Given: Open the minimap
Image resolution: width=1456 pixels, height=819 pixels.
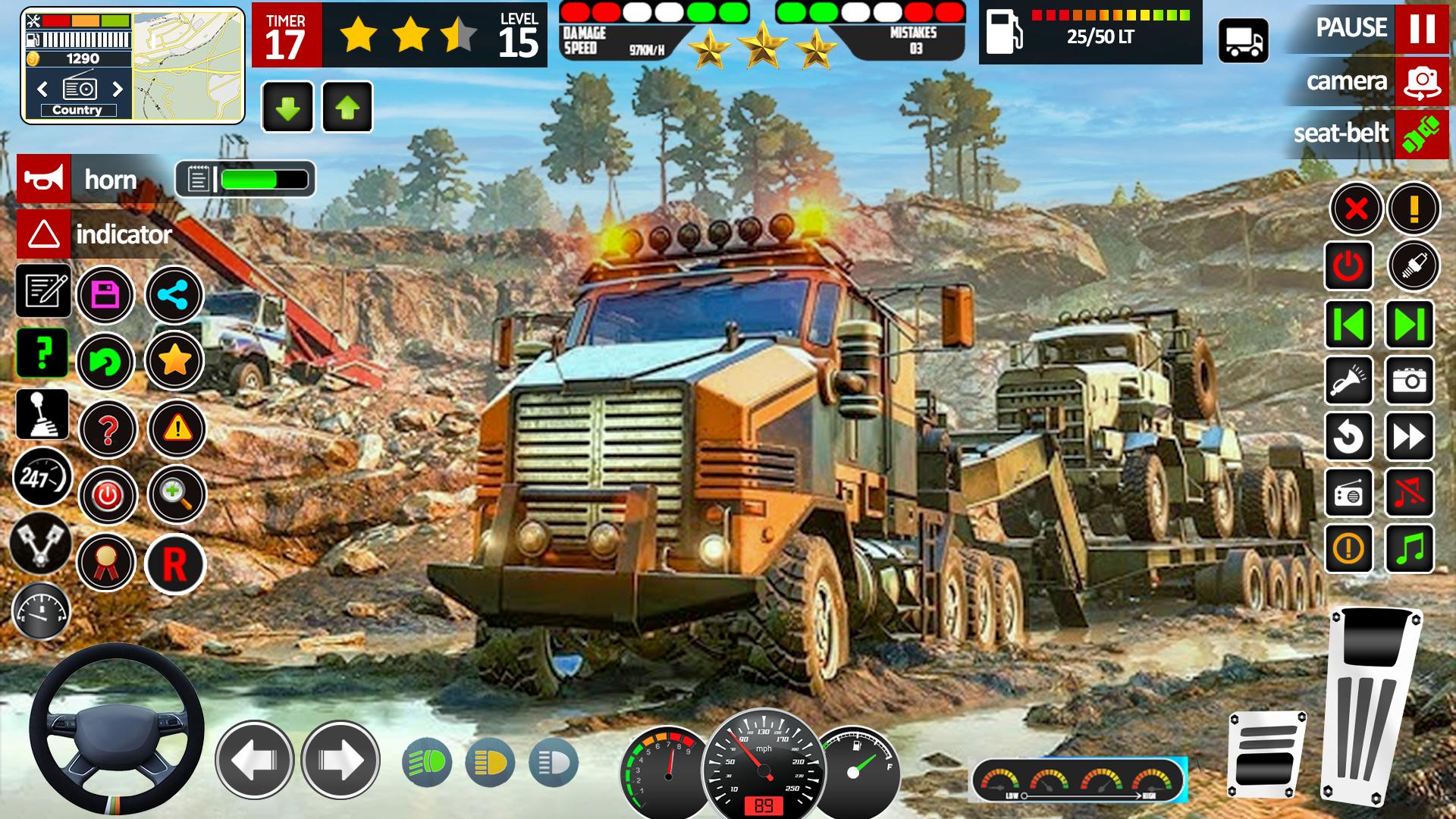Looking at the screenshot, I should [x=188, y=65].
